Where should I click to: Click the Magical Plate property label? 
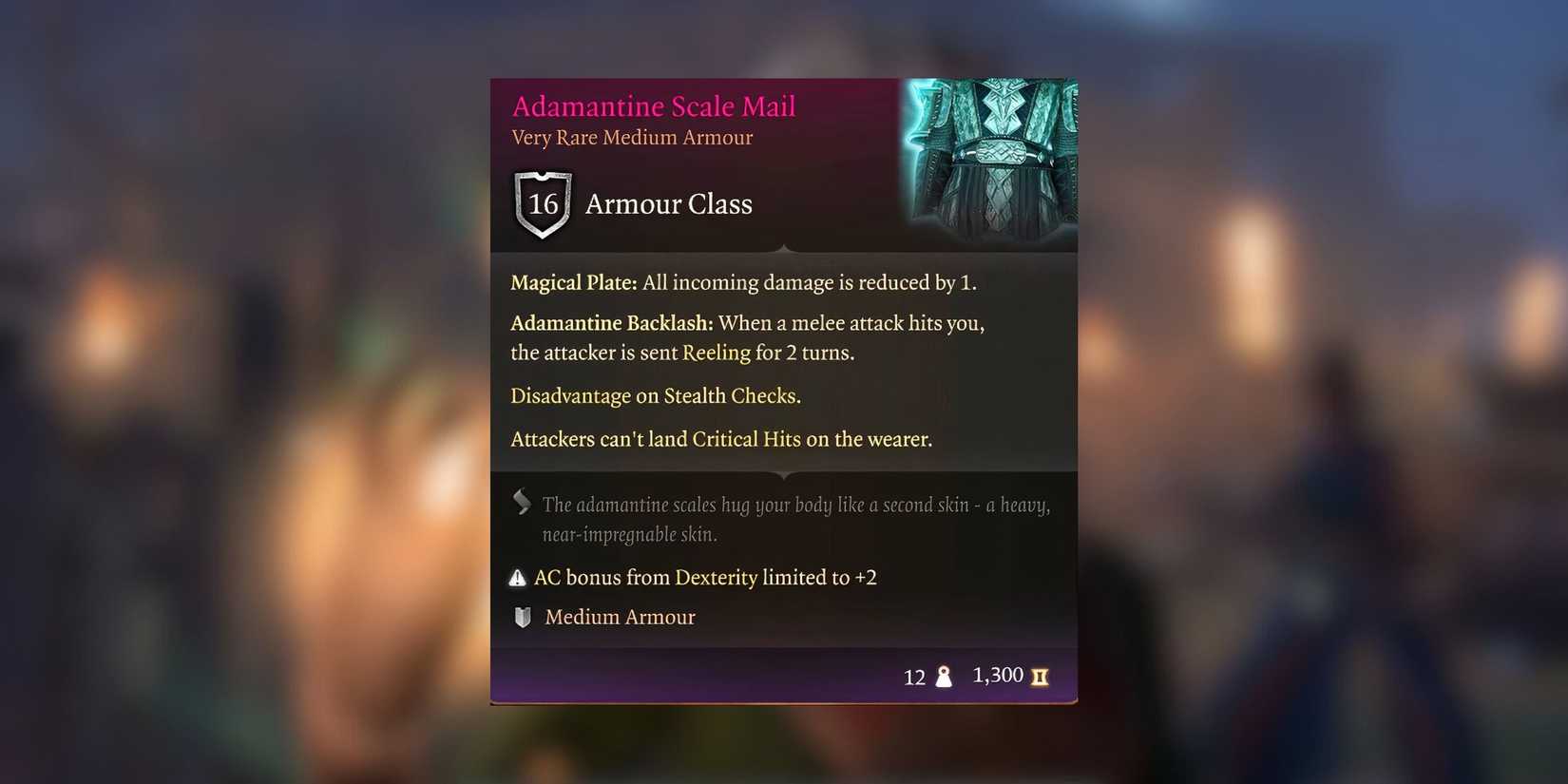click(572, 282)
